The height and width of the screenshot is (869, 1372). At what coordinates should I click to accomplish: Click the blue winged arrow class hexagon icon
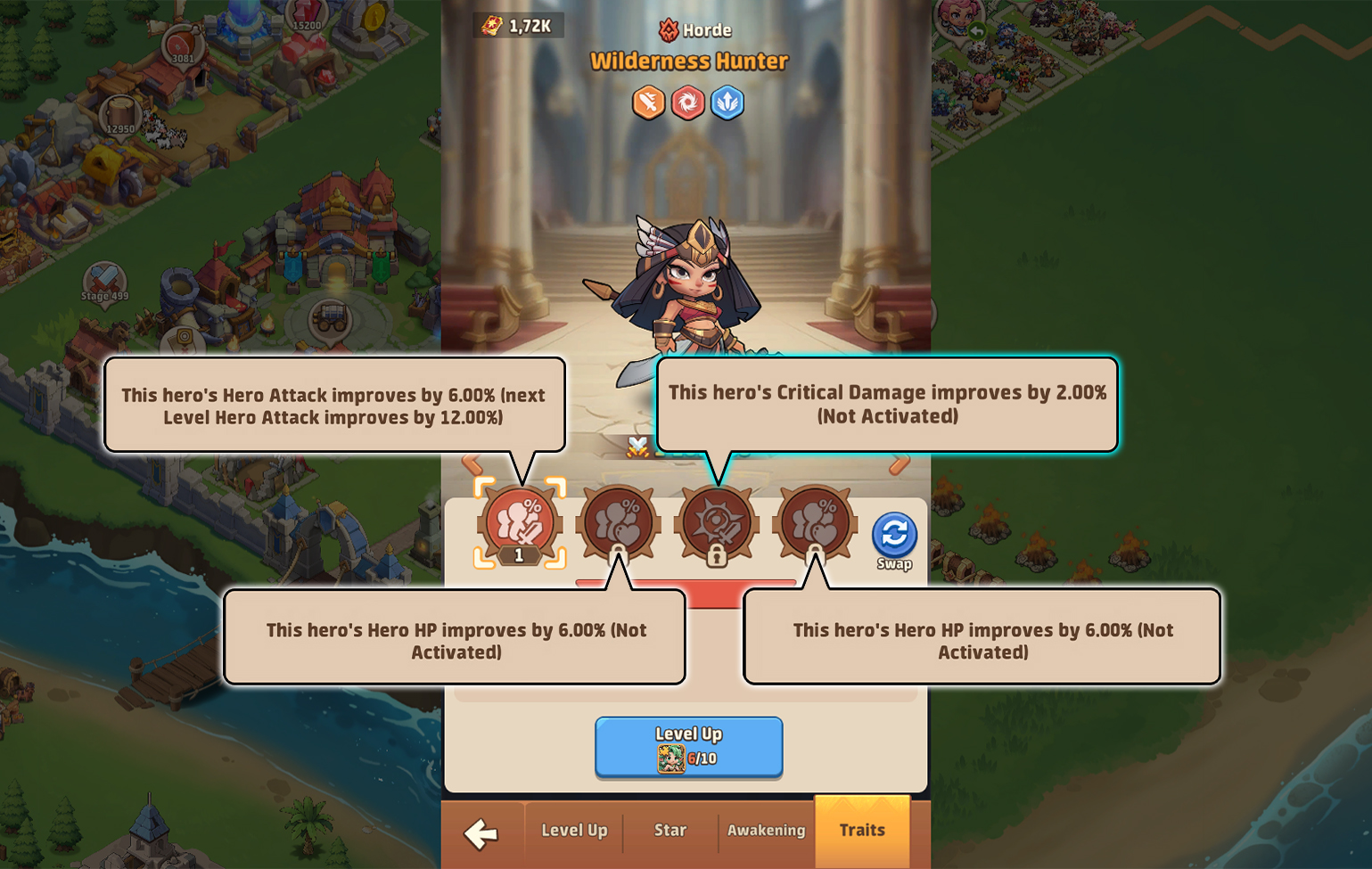[x=726, y=102]
